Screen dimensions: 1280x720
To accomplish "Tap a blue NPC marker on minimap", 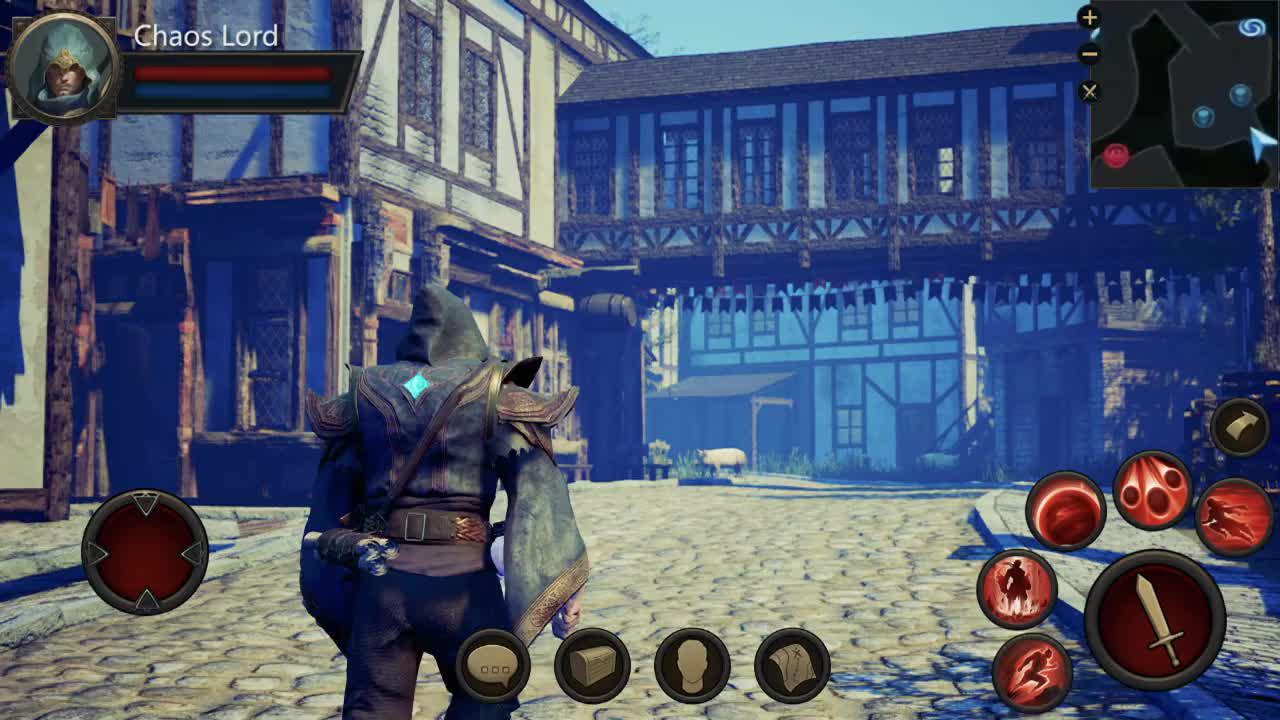I will (1240, 95).
